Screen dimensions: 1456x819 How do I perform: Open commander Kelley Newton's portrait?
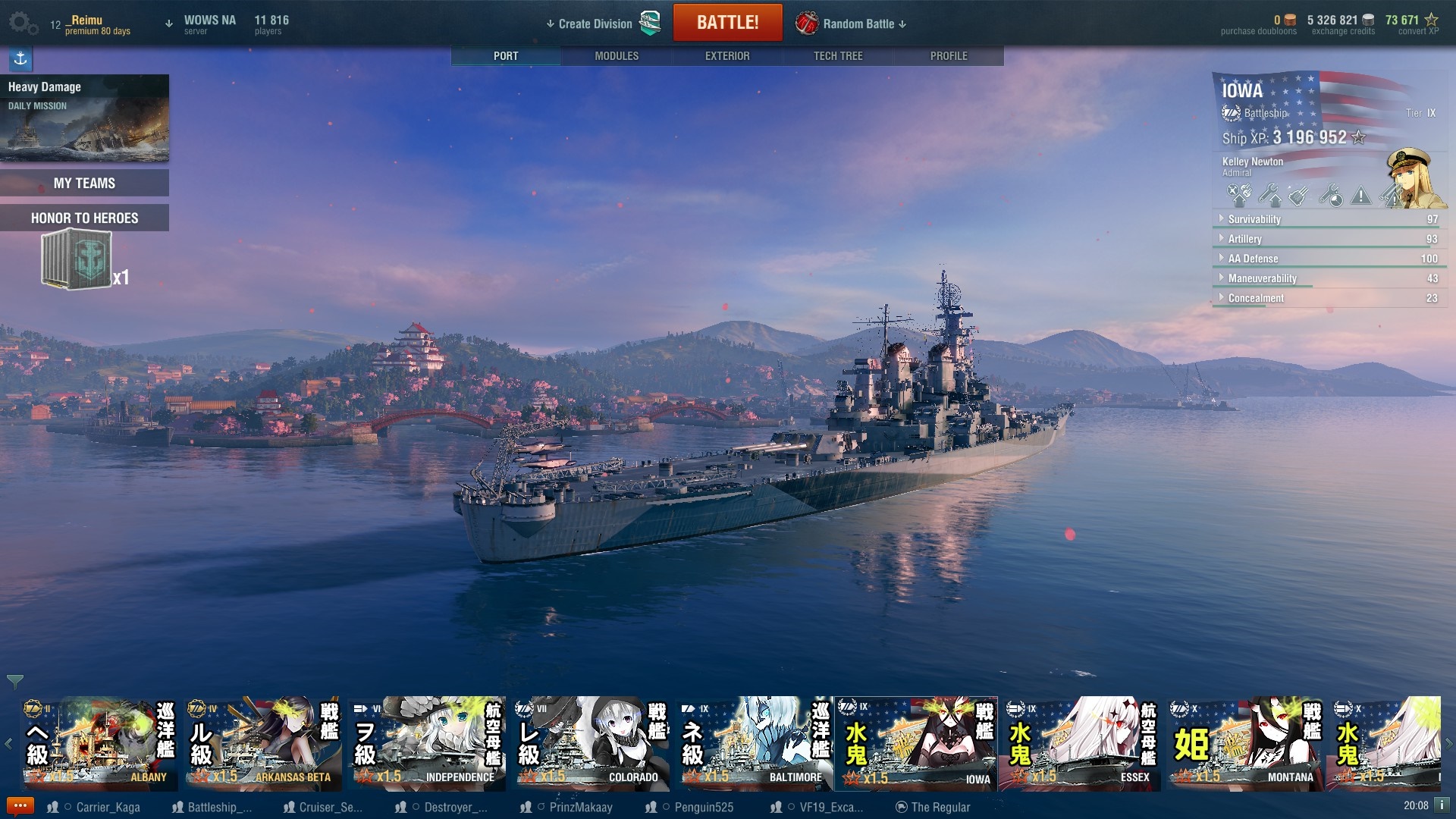tap(1414, 179)
